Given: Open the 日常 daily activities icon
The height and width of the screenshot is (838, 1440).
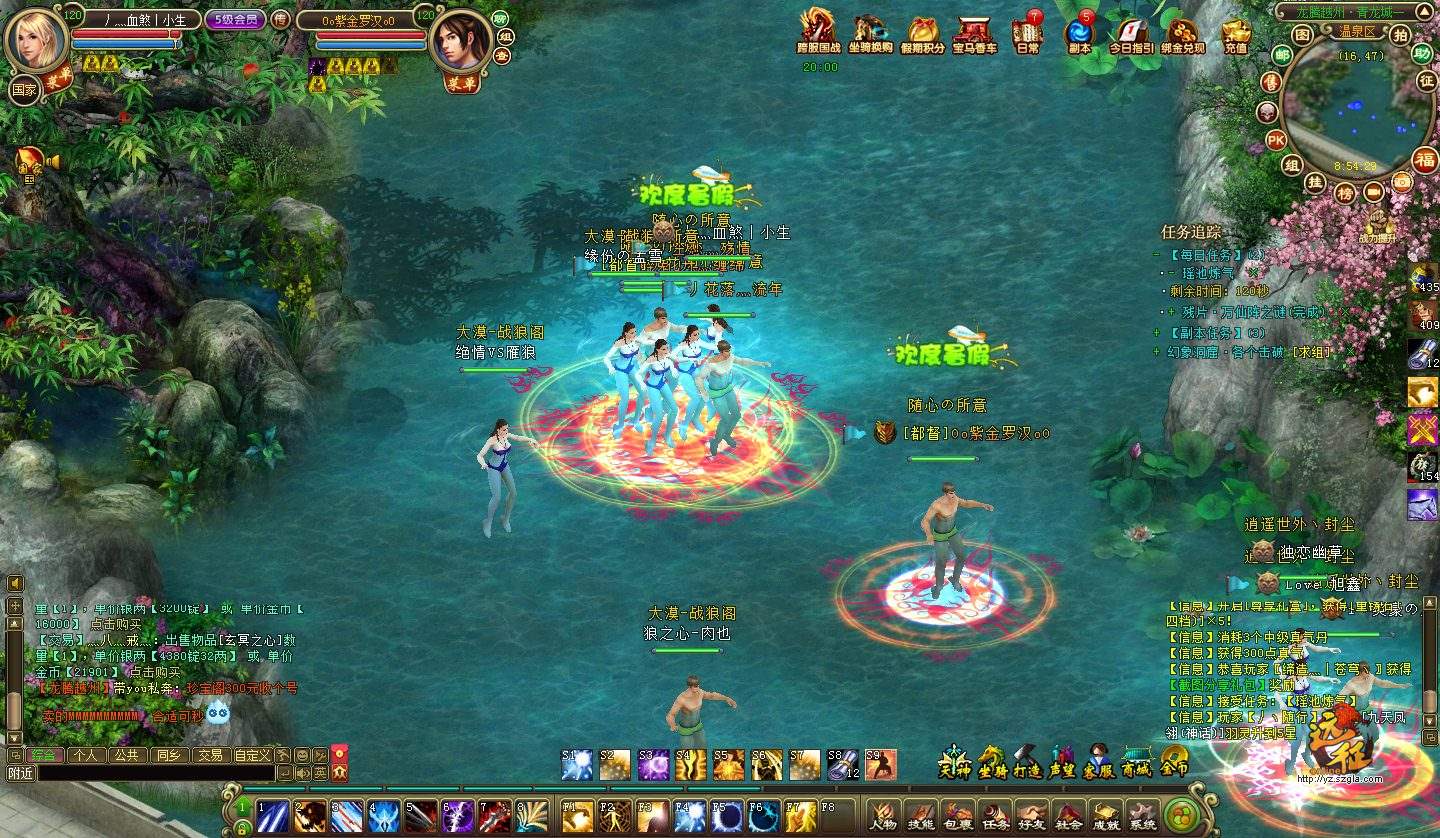Looking at the screenshot, I should coord(1027,32).
